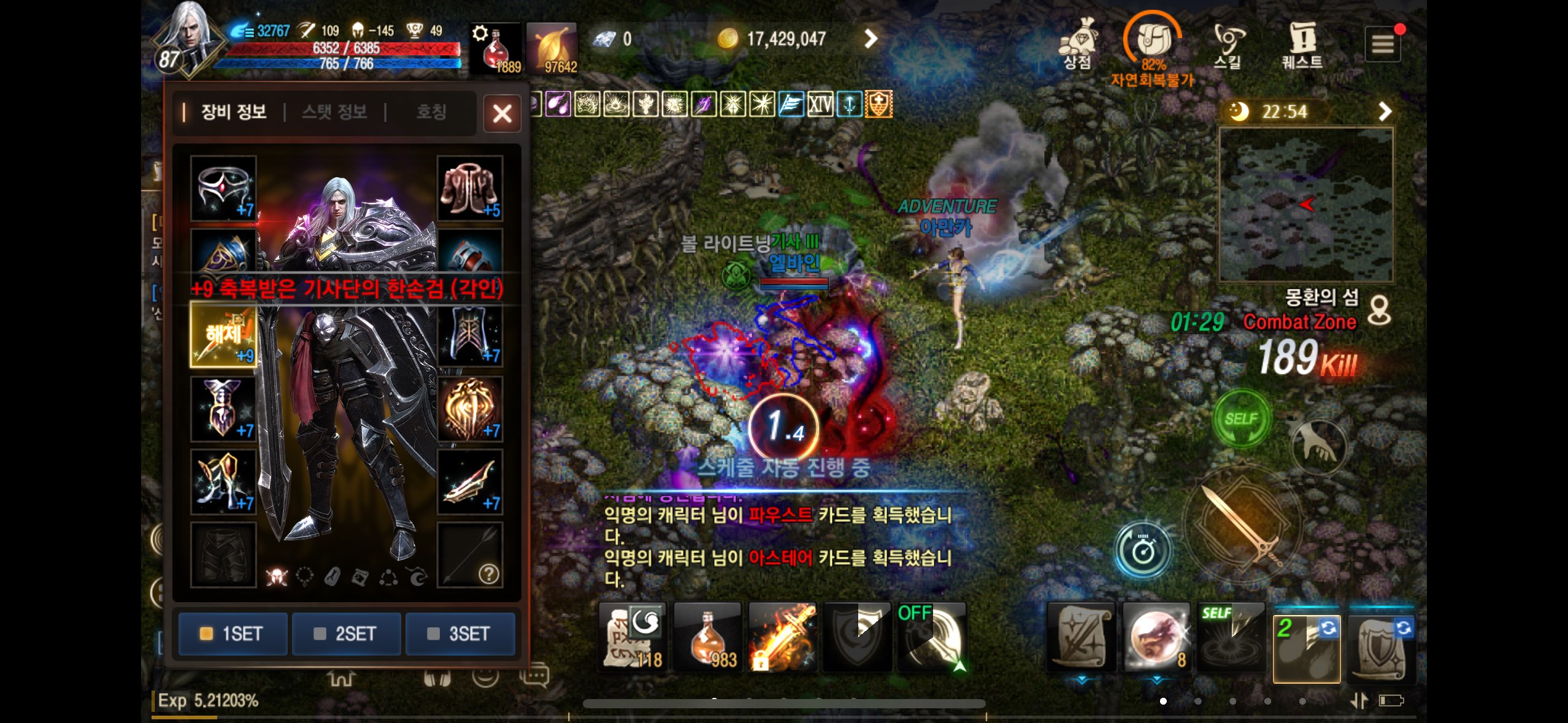The image size is (1568, 723).
Task: Switch to the 스탯 정보 tab
Action: point(334,113)
